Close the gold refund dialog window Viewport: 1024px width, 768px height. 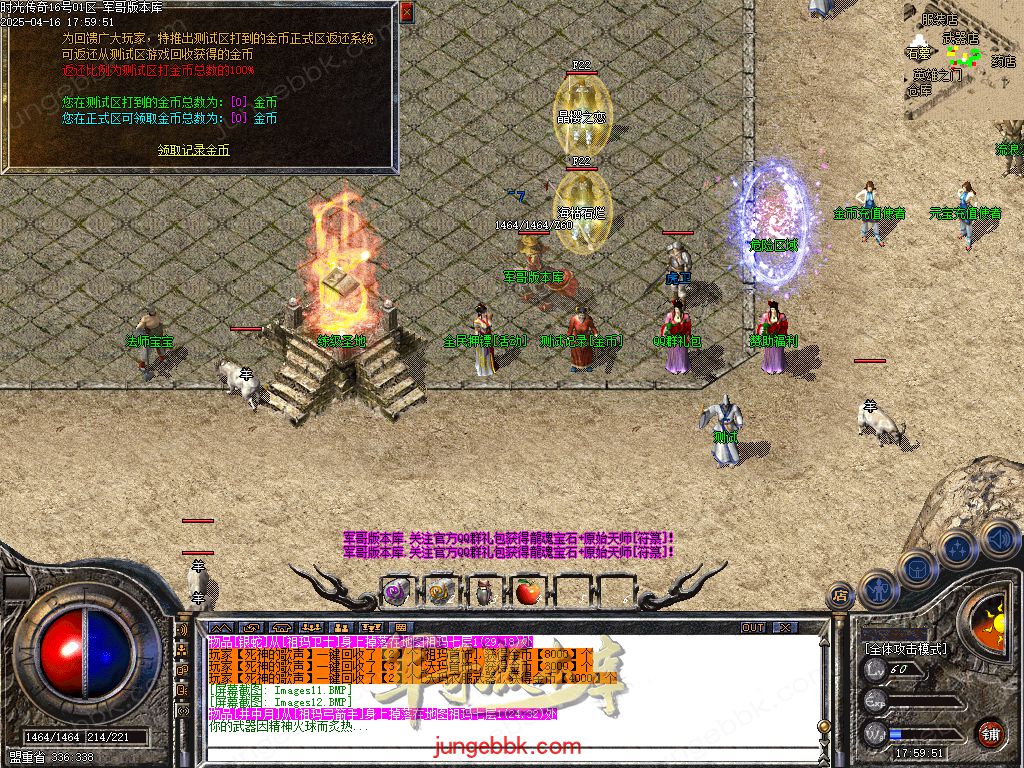(x=406, y=13)
